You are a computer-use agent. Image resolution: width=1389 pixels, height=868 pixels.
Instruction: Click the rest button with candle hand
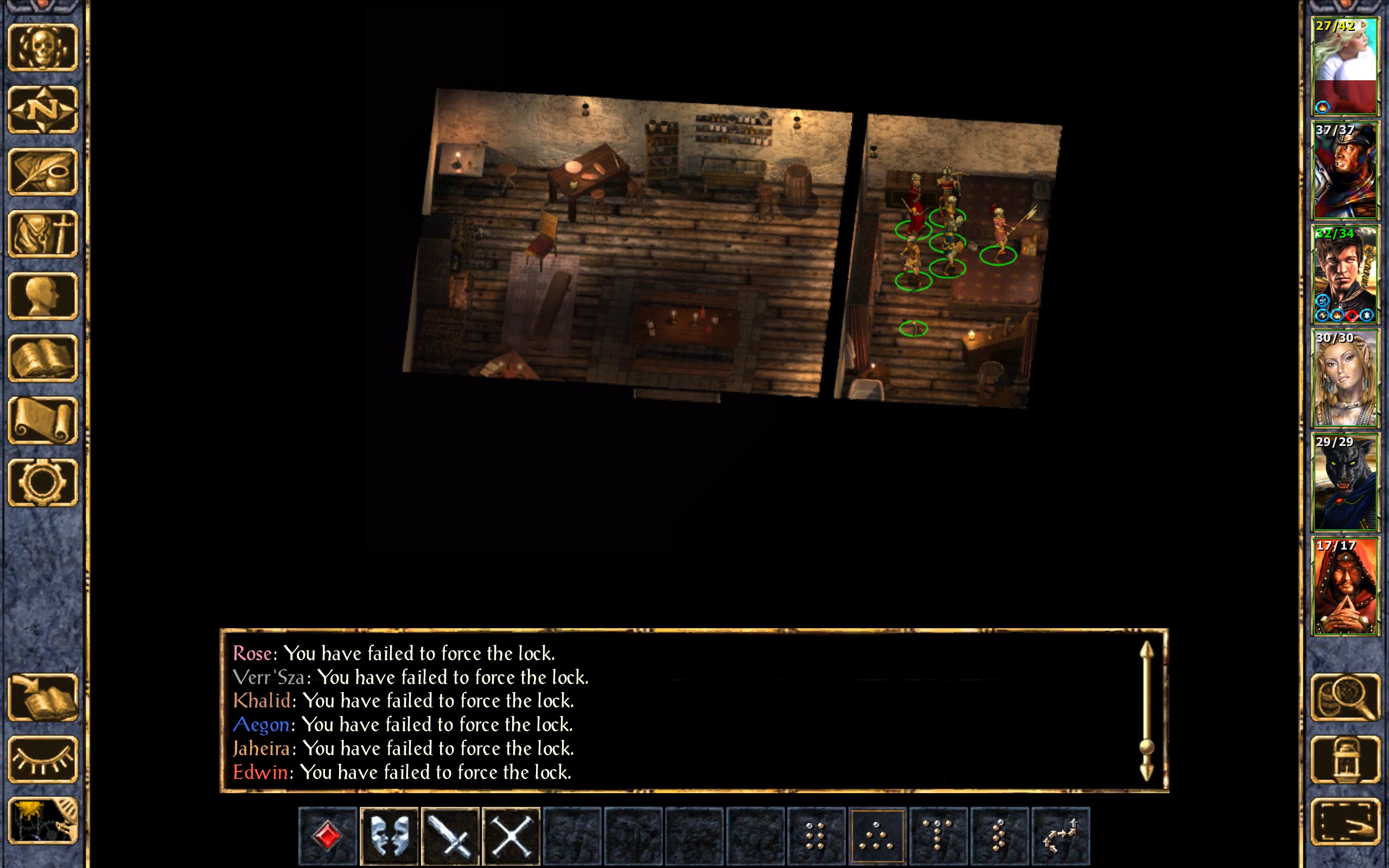pos(43,821)
